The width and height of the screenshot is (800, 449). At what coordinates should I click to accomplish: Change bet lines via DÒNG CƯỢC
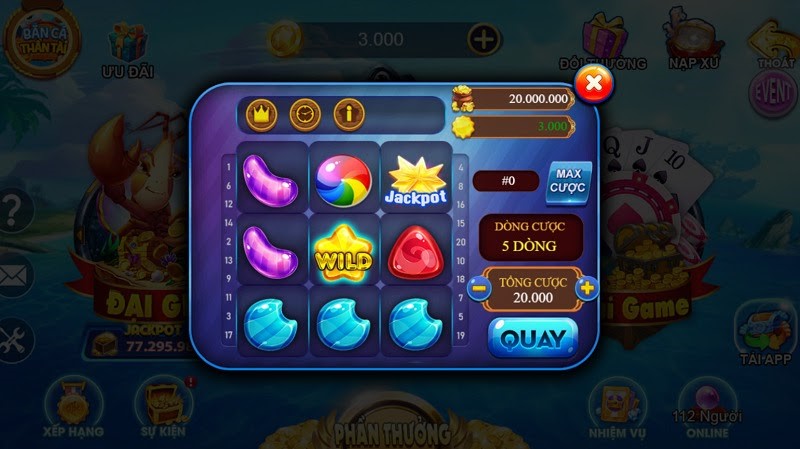click(x=530, y=237)
